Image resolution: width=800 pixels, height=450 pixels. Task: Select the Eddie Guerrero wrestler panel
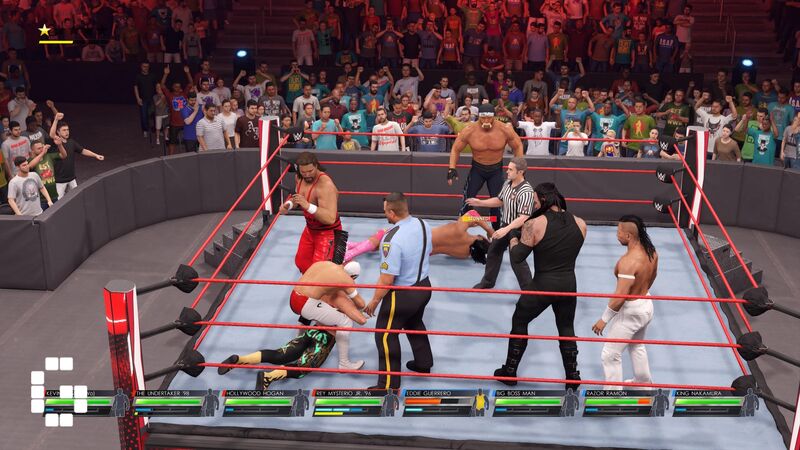tap(446, 402)
